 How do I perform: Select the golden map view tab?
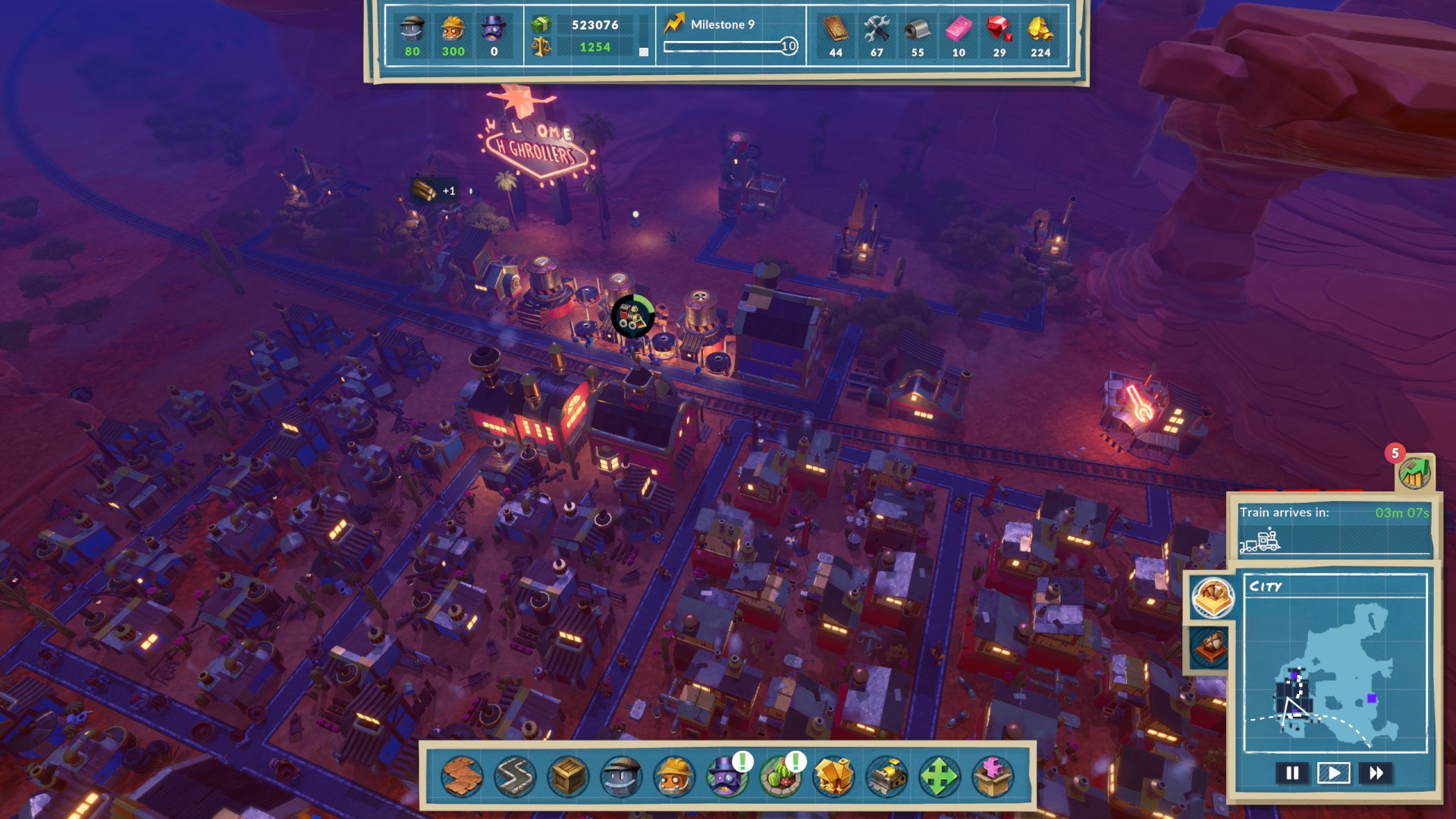1212,597
